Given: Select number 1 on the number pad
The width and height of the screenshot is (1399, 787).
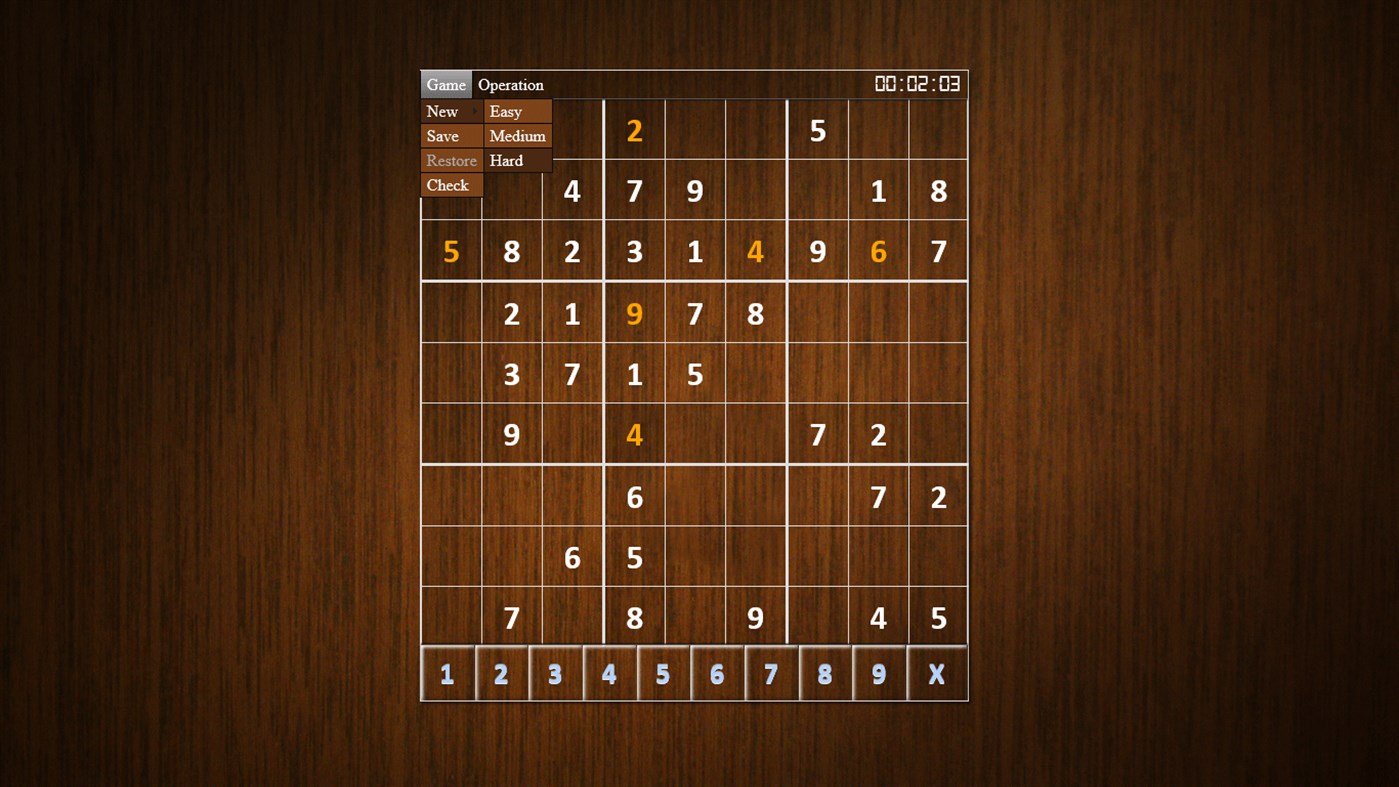Looking at the screenshot, I should pos(447,673).
